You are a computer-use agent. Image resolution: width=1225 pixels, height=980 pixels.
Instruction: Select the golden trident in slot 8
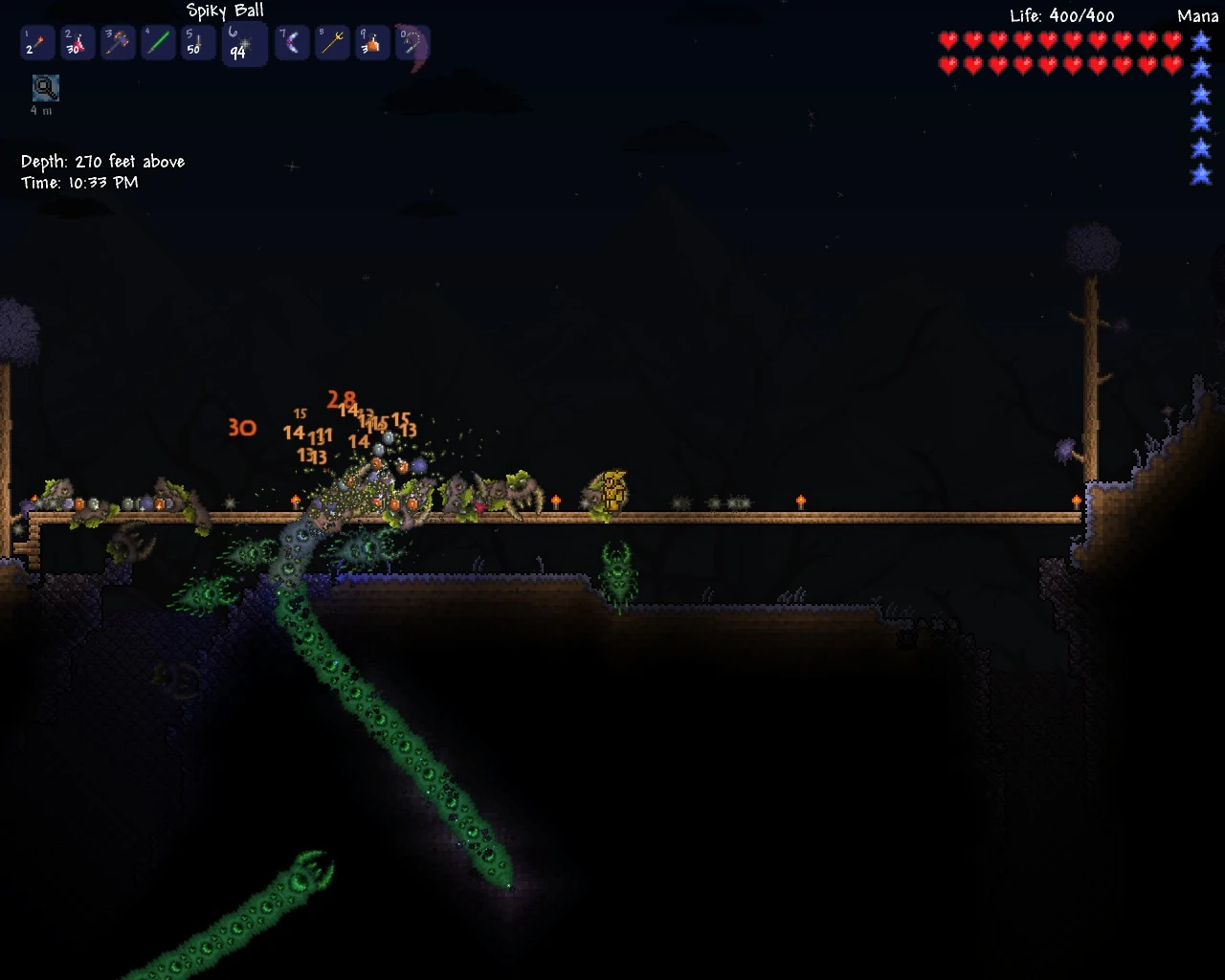(332, 43)
